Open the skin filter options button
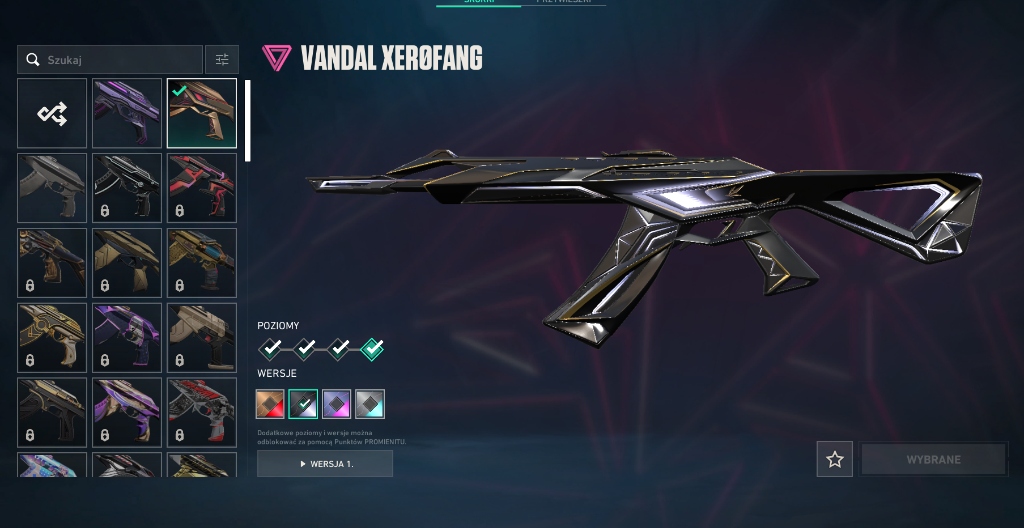This screenshot has height=528, width=1024. [222, 60]
